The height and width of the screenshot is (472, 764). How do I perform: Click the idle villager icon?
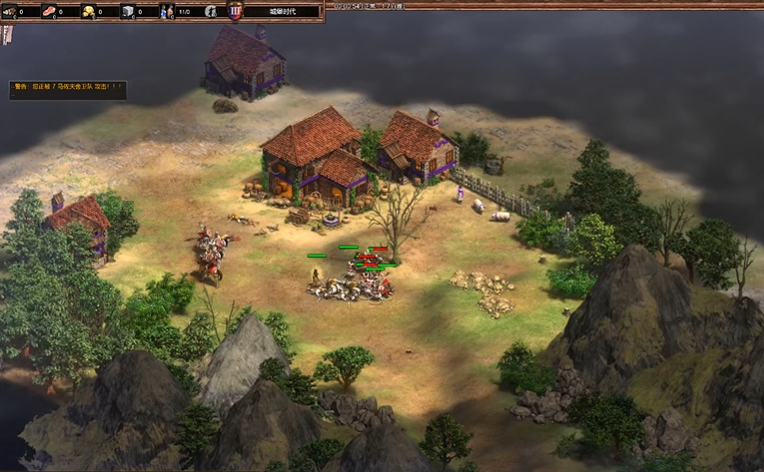[211, 12]
